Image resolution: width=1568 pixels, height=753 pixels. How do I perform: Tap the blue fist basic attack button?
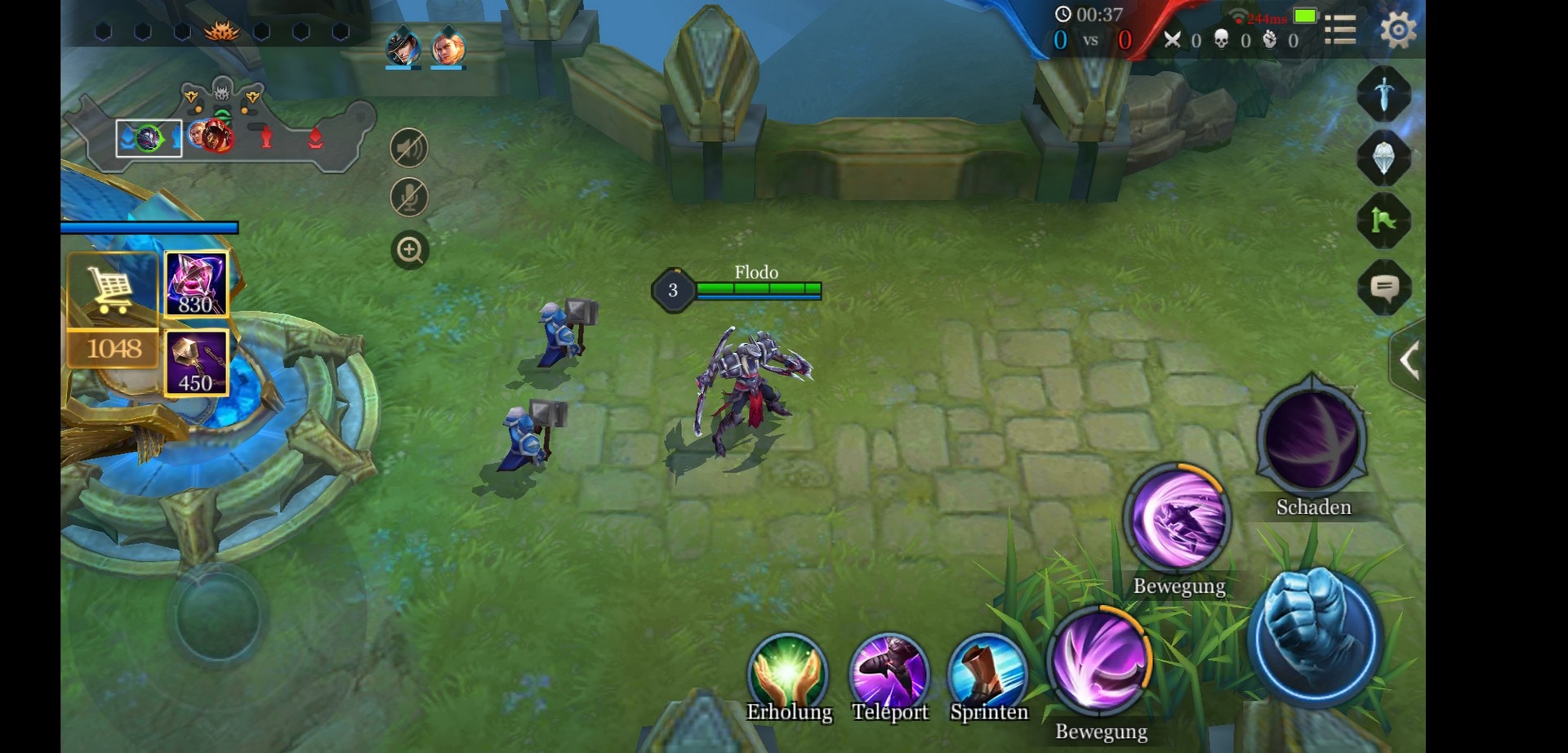click(x=1315, y=636)
